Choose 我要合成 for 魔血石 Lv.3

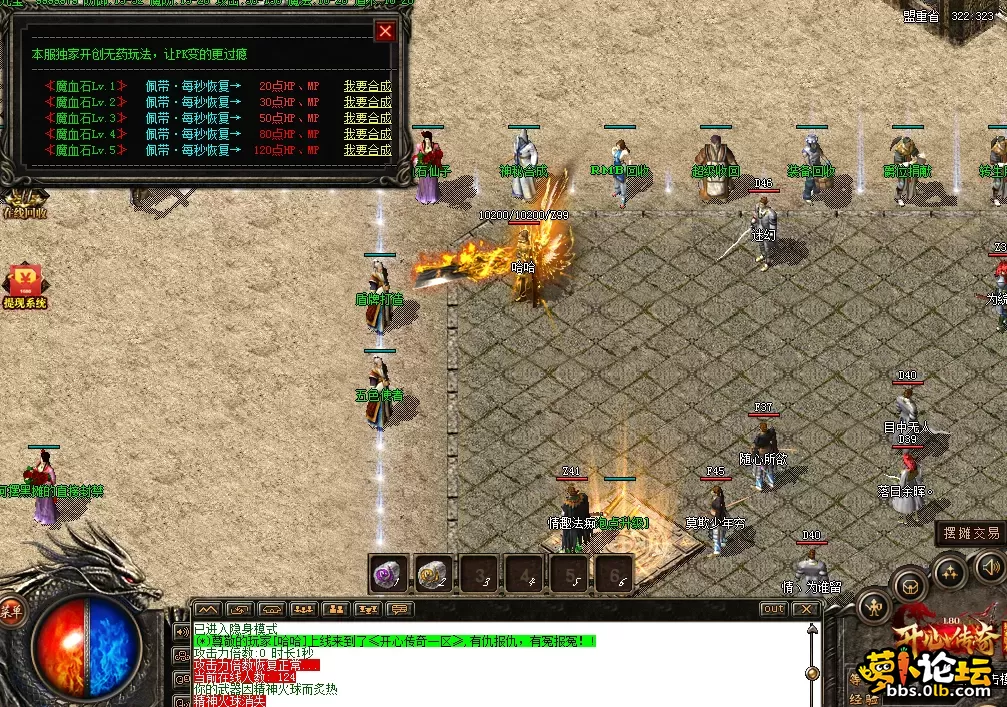pos(367,118)
